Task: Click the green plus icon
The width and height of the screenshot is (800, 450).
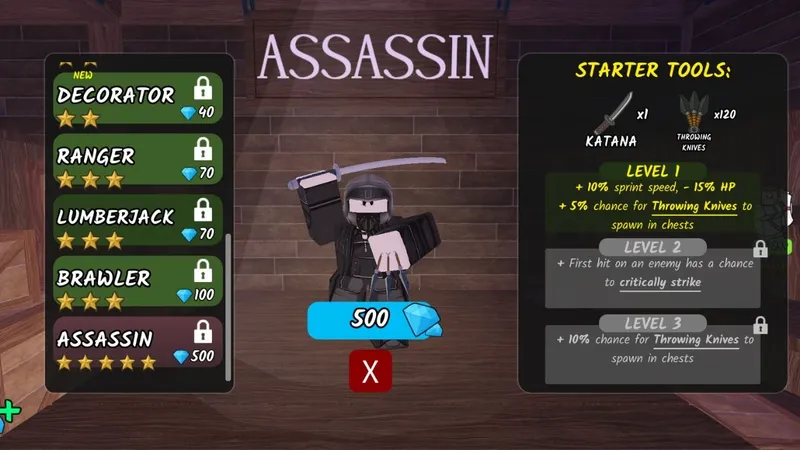Action: click(8, 410)
